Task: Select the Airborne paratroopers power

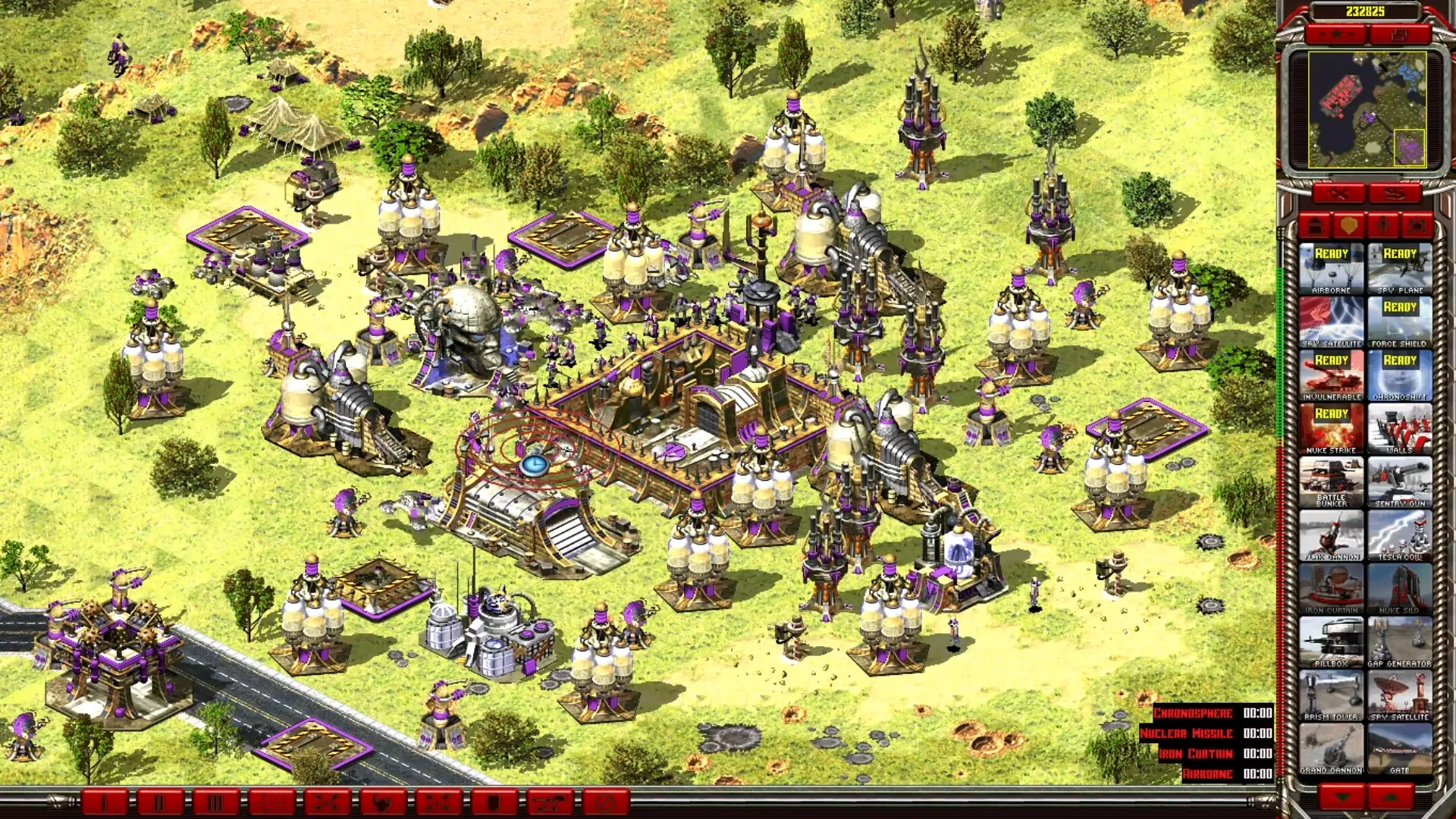Action: click(x=1331, y=268)
